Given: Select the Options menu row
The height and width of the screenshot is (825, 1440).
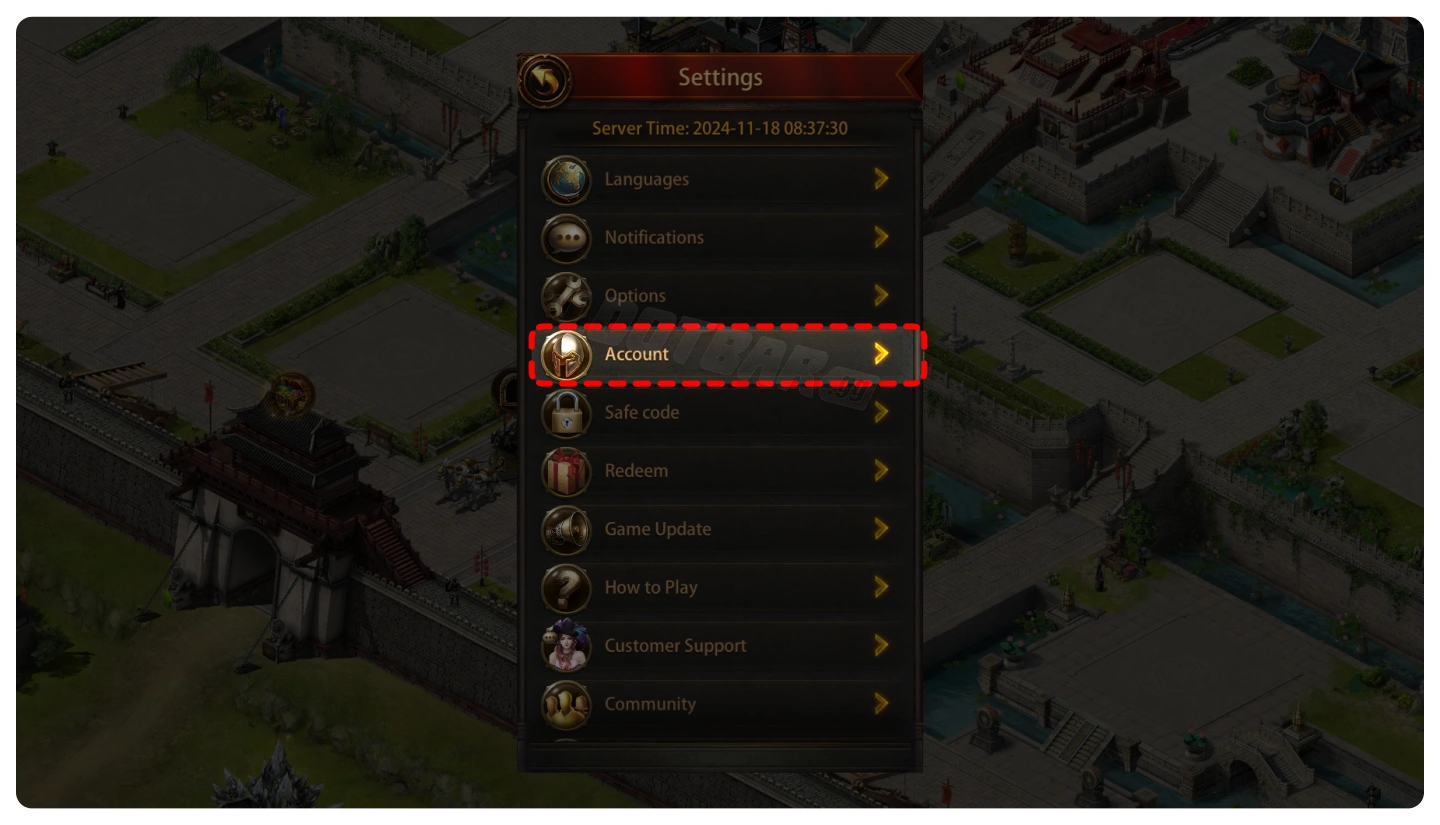Looking at the screenshot, I should (x=719, y=296).
